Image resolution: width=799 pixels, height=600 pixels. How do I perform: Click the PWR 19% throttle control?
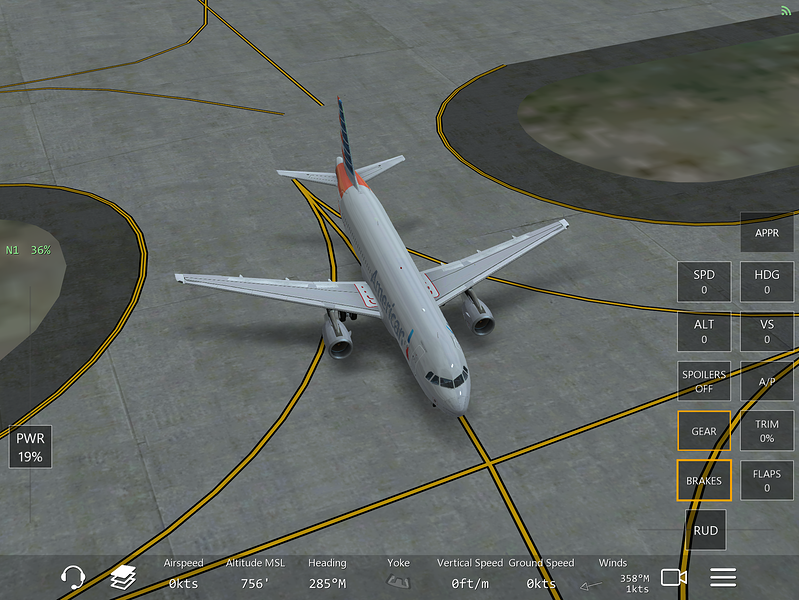tap(30, 448)
